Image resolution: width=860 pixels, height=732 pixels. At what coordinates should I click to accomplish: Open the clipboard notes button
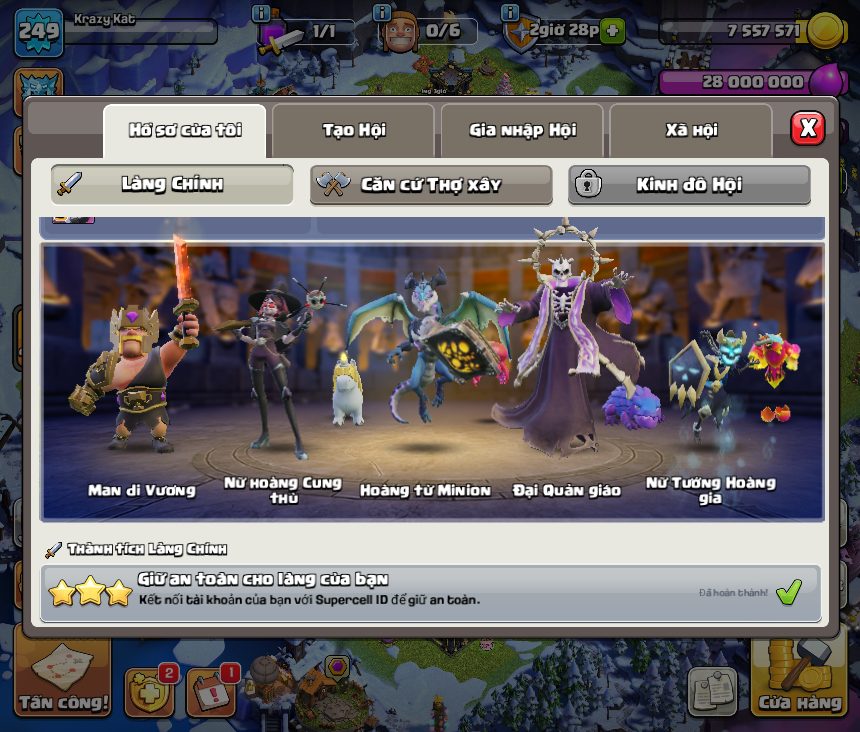[x=713, y=690]
